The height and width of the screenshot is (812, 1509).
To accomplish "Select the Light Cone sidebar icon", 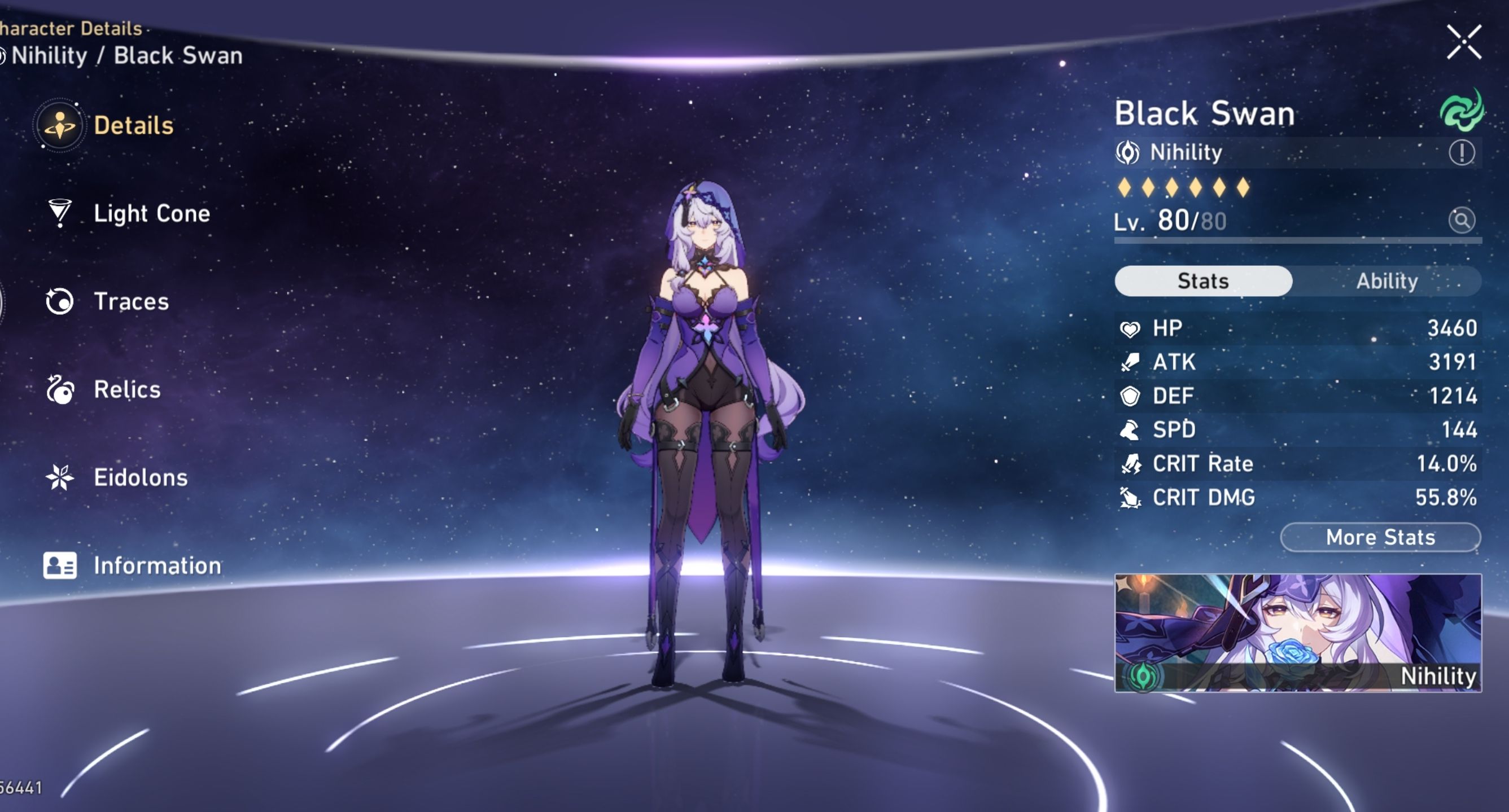I will pyautogui.click(x=60, y=214).
